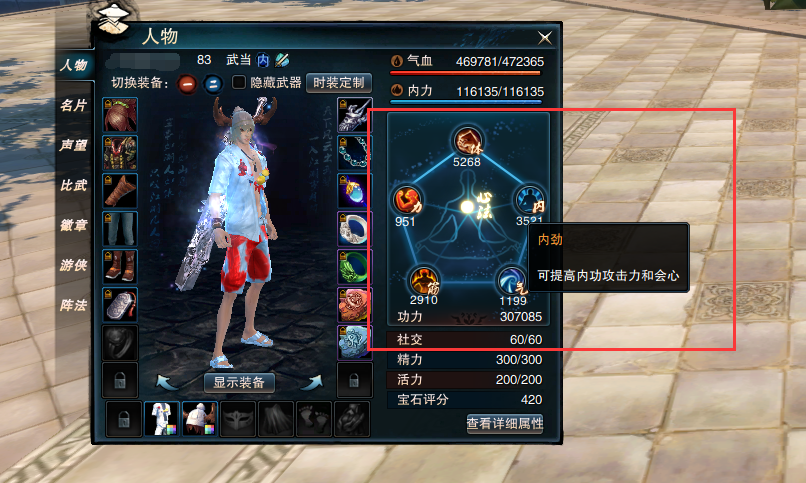Rotate the character model right arrow

coord(313,381)
